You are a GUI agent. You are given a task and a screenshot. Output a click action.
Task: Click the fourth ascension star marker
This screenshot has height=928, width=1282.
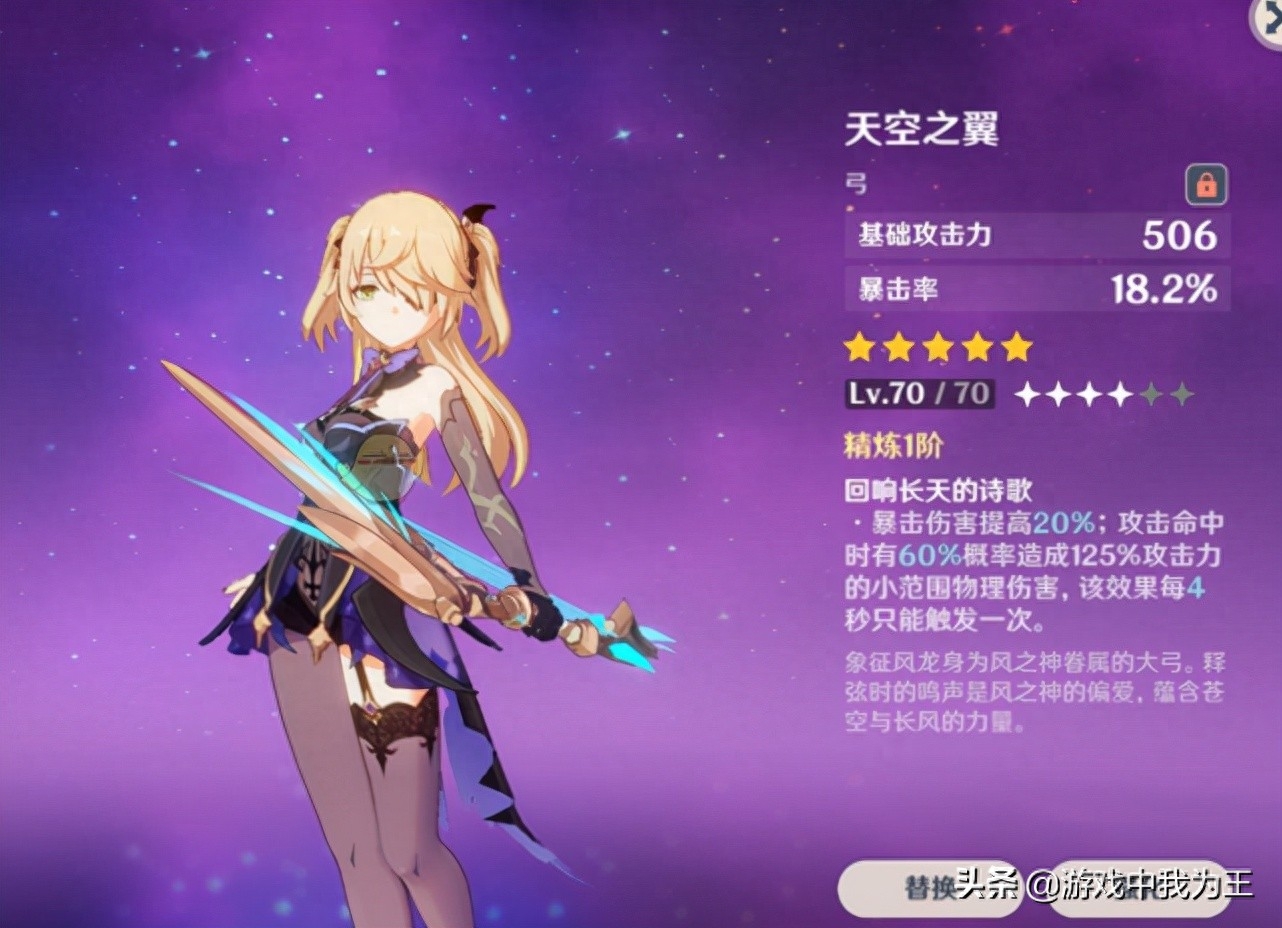[x=1119, y=393]
